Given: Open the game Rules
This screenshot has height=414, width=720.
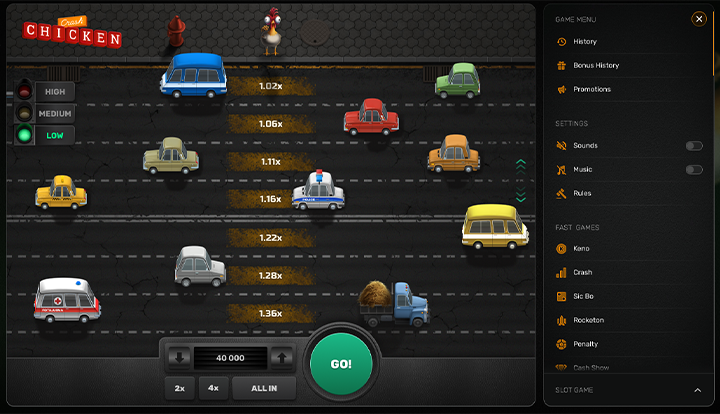Looking at the screenshot, I should 582,194.
